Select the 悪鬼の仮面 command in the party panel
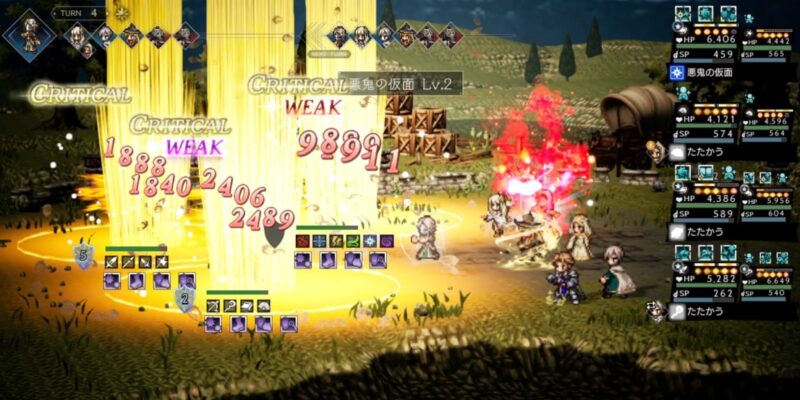800x400 pixels. (x=710, y=73)
